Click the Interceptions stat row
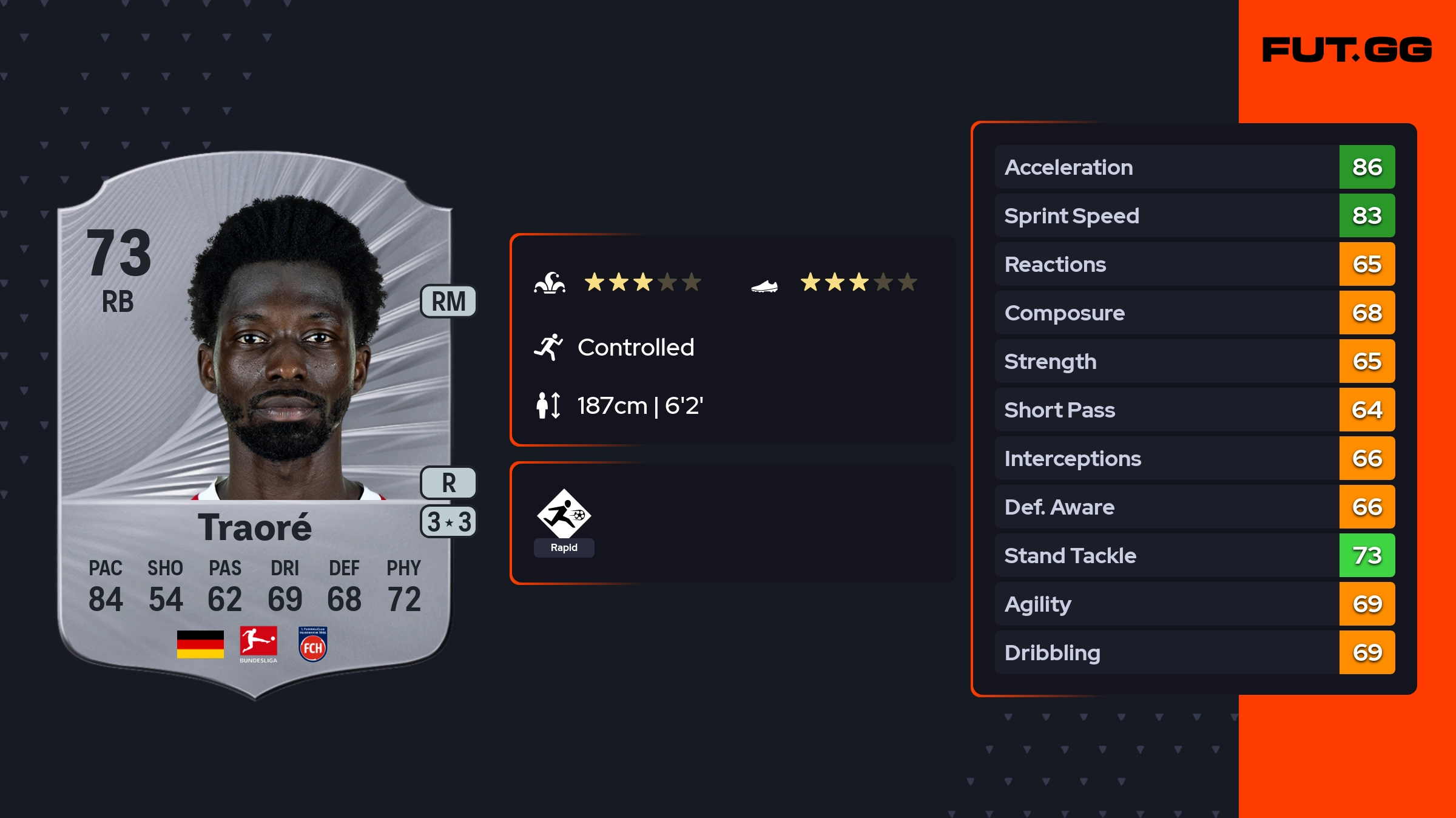The width and height of the screenshot is (1456, 818). point(1194,458)
